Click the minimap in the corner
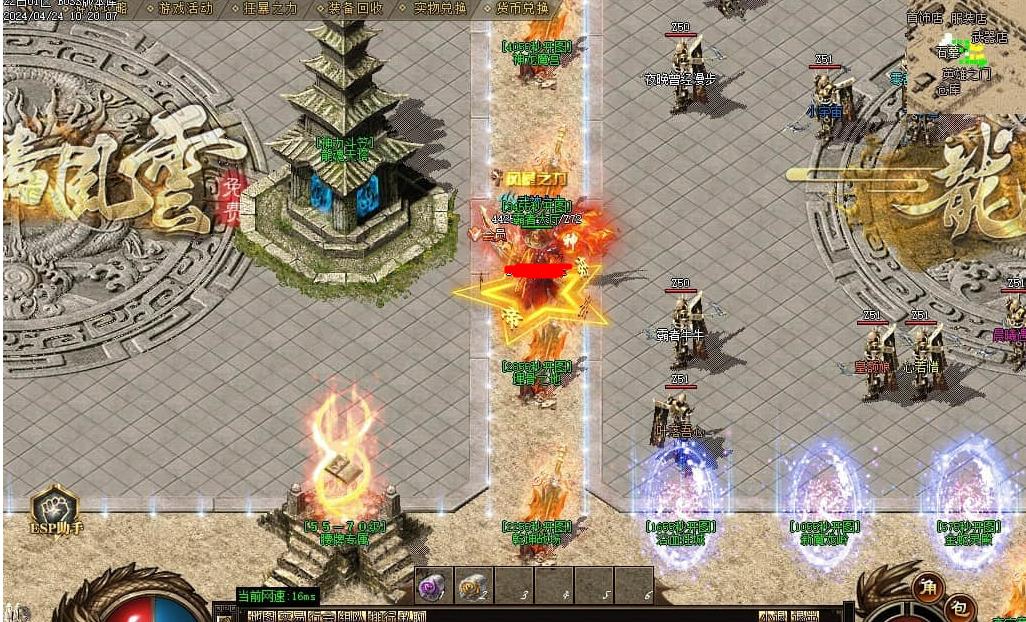Image resolution: width=1026 pixels, height=622 pixels. [x=964, y=58]
